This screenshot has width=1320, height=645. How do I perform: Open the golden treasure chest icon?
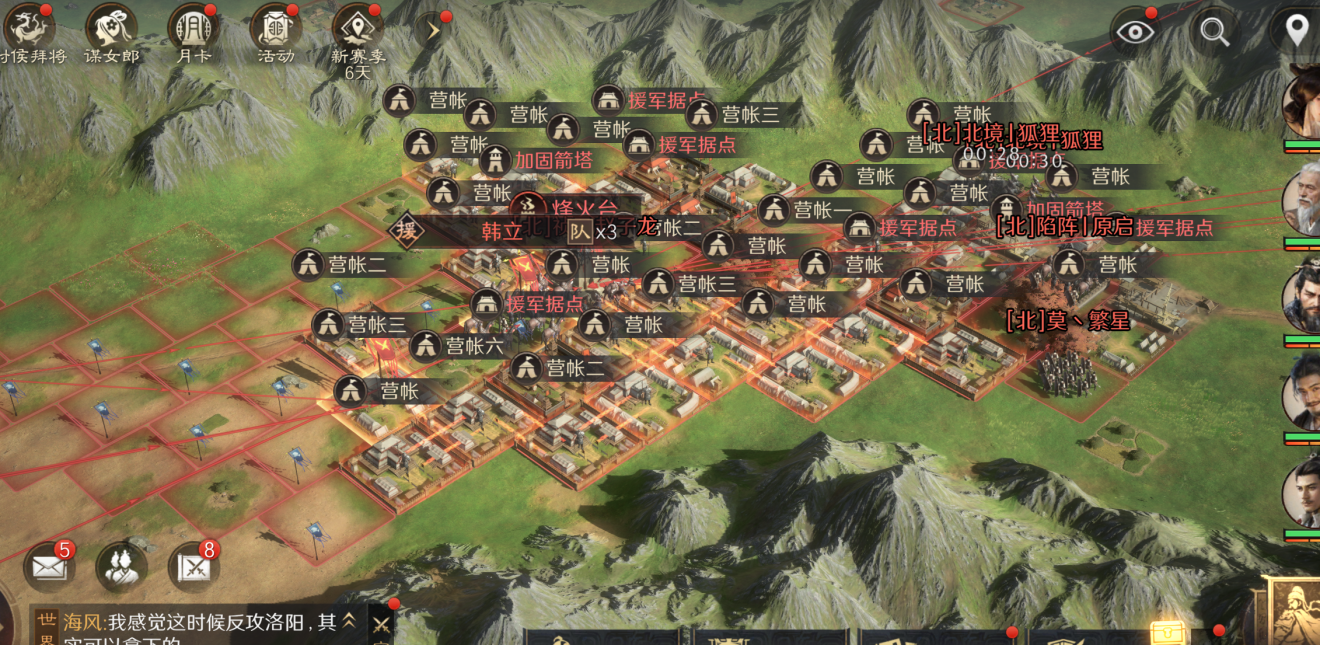pos(1165,632)
